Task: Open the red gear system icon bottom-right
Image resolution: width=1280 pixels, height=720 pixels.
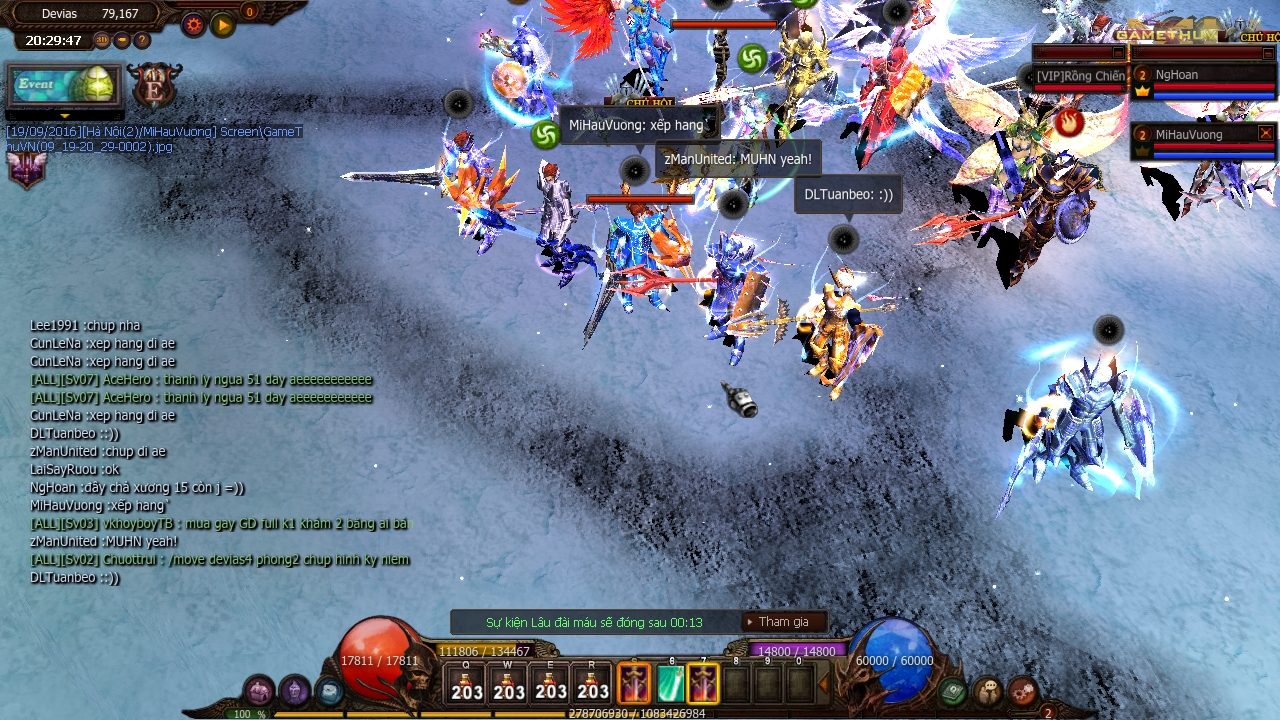Action: pyautogui.click(x=1021, y=690)
